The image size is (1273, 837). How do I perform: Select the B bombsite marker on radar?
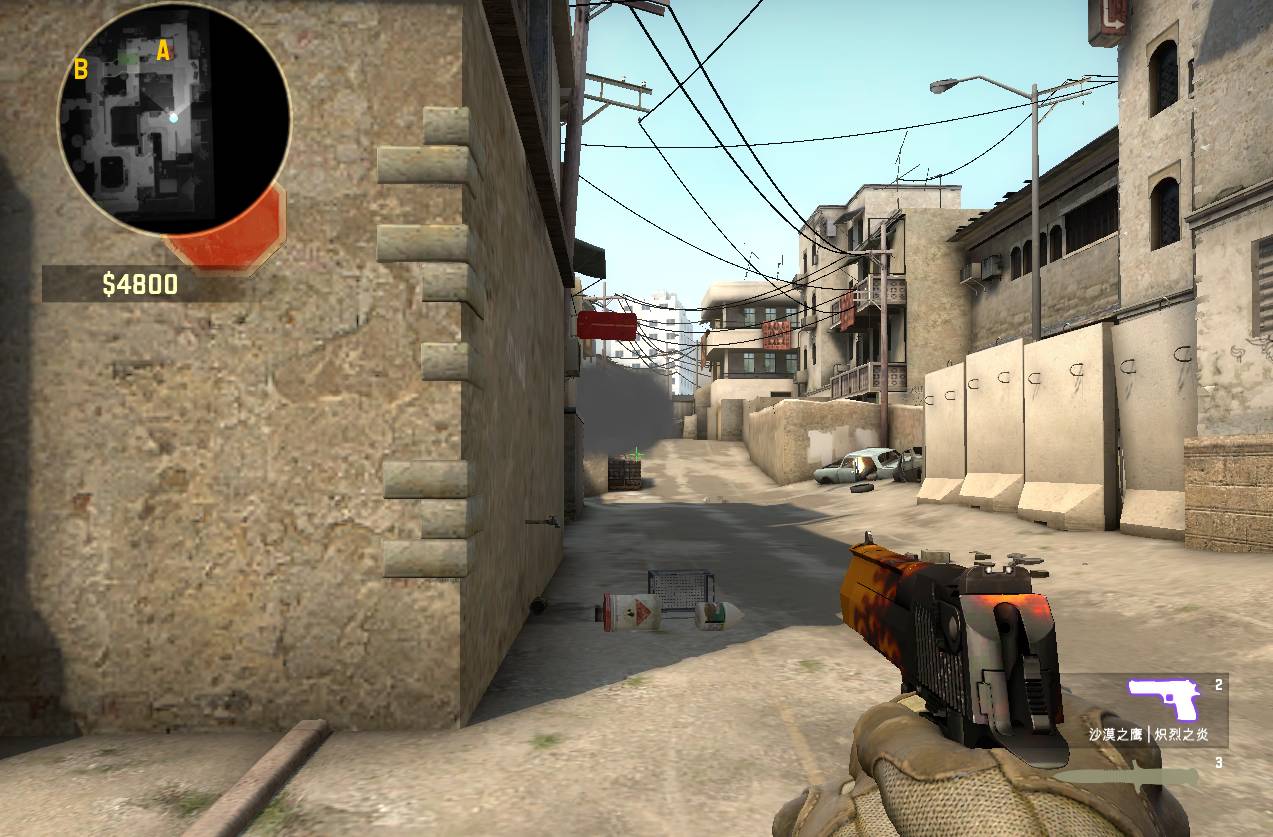pyautogui.click(x=81, y=69)
